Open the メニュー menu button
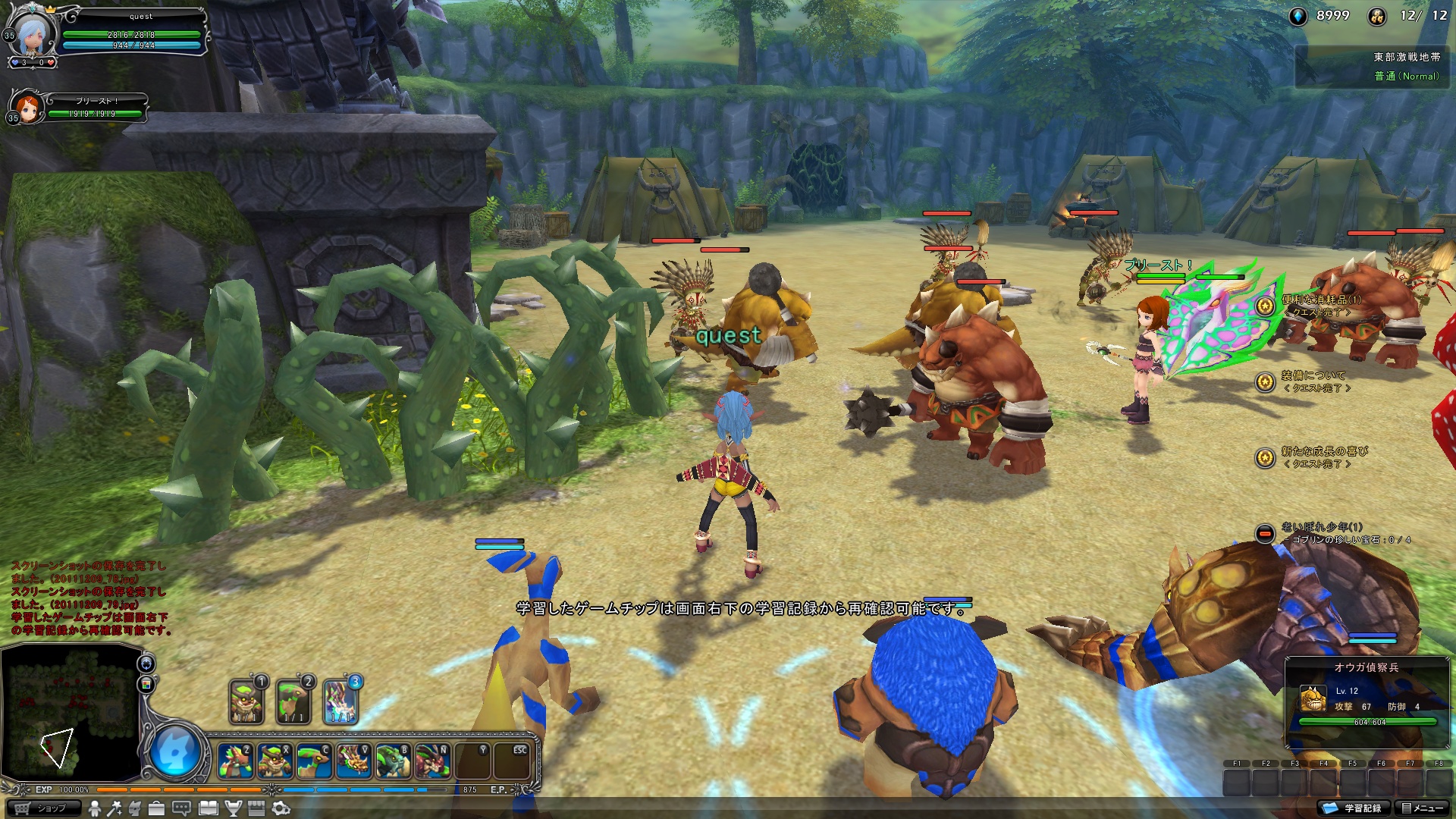Viewport: 1456px width, 819px height. click(x=1423, y=808)
